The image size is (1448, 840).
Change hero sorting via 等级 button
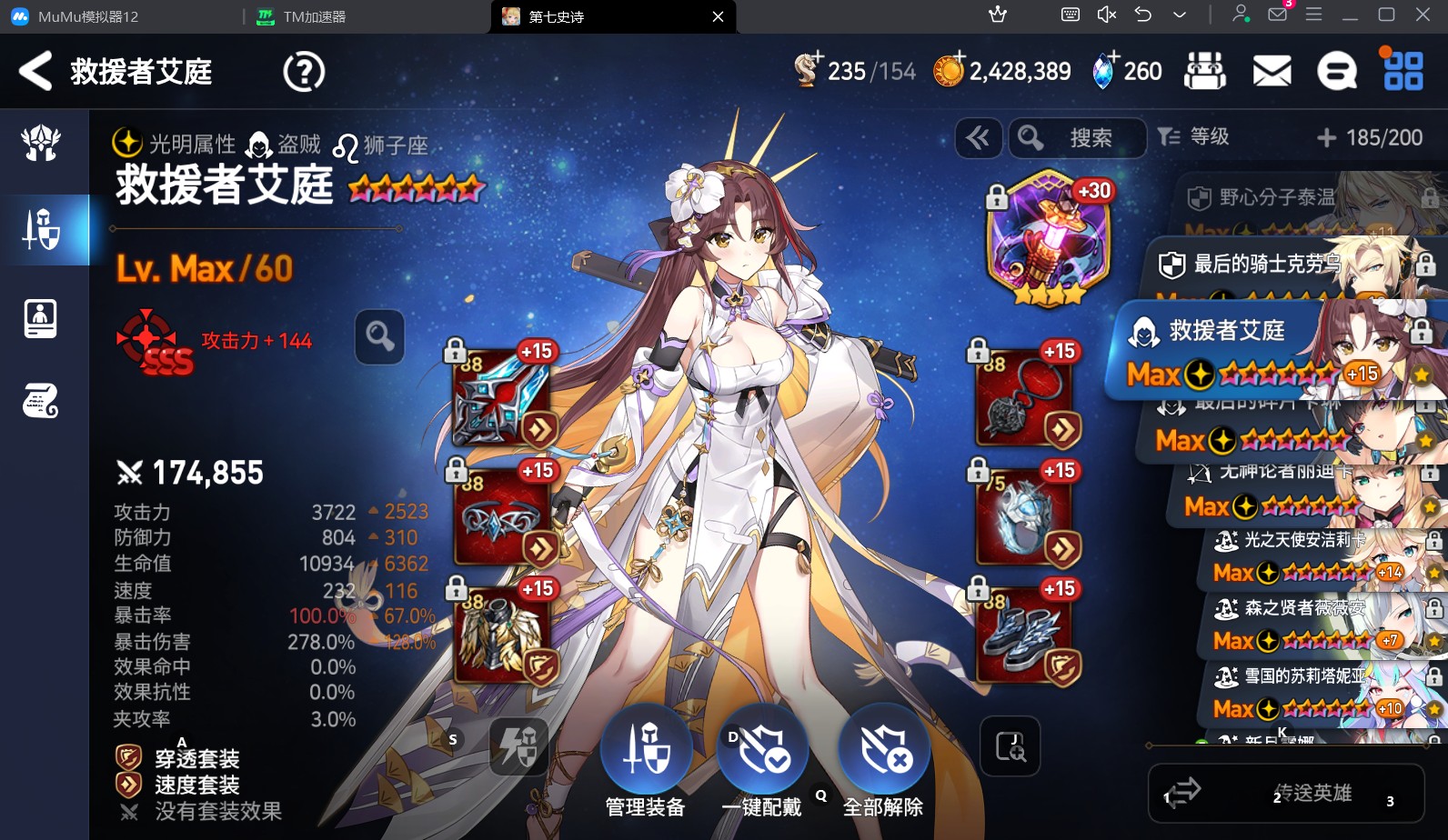[1194, 137]
